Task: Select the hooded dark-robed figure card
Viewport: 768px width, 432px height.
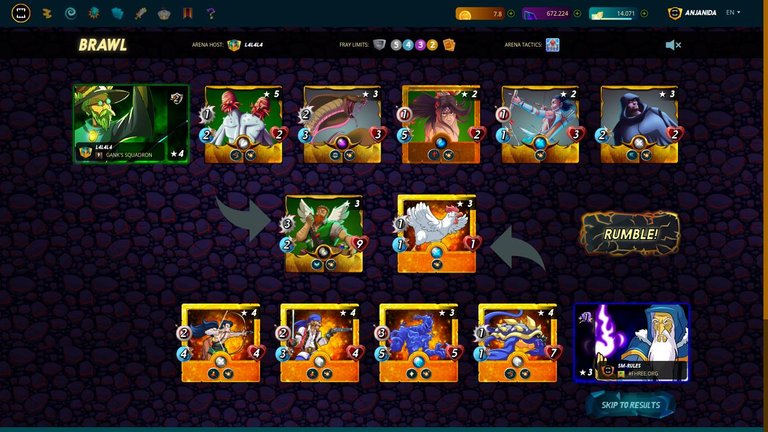Action: click(x=639, y=124)
